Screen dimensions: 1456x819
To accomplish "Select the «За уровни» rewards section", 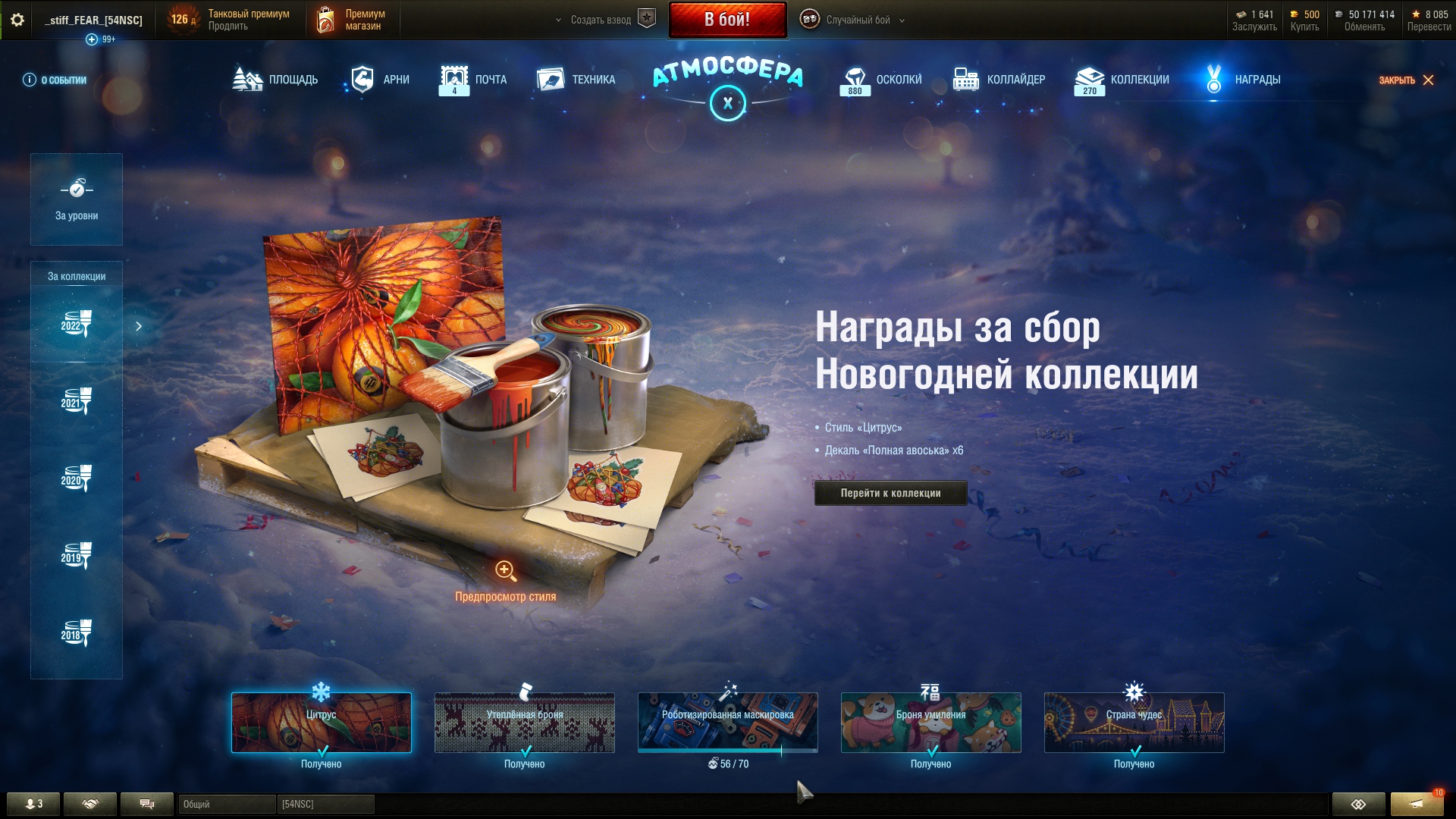I will coord(77,199).
